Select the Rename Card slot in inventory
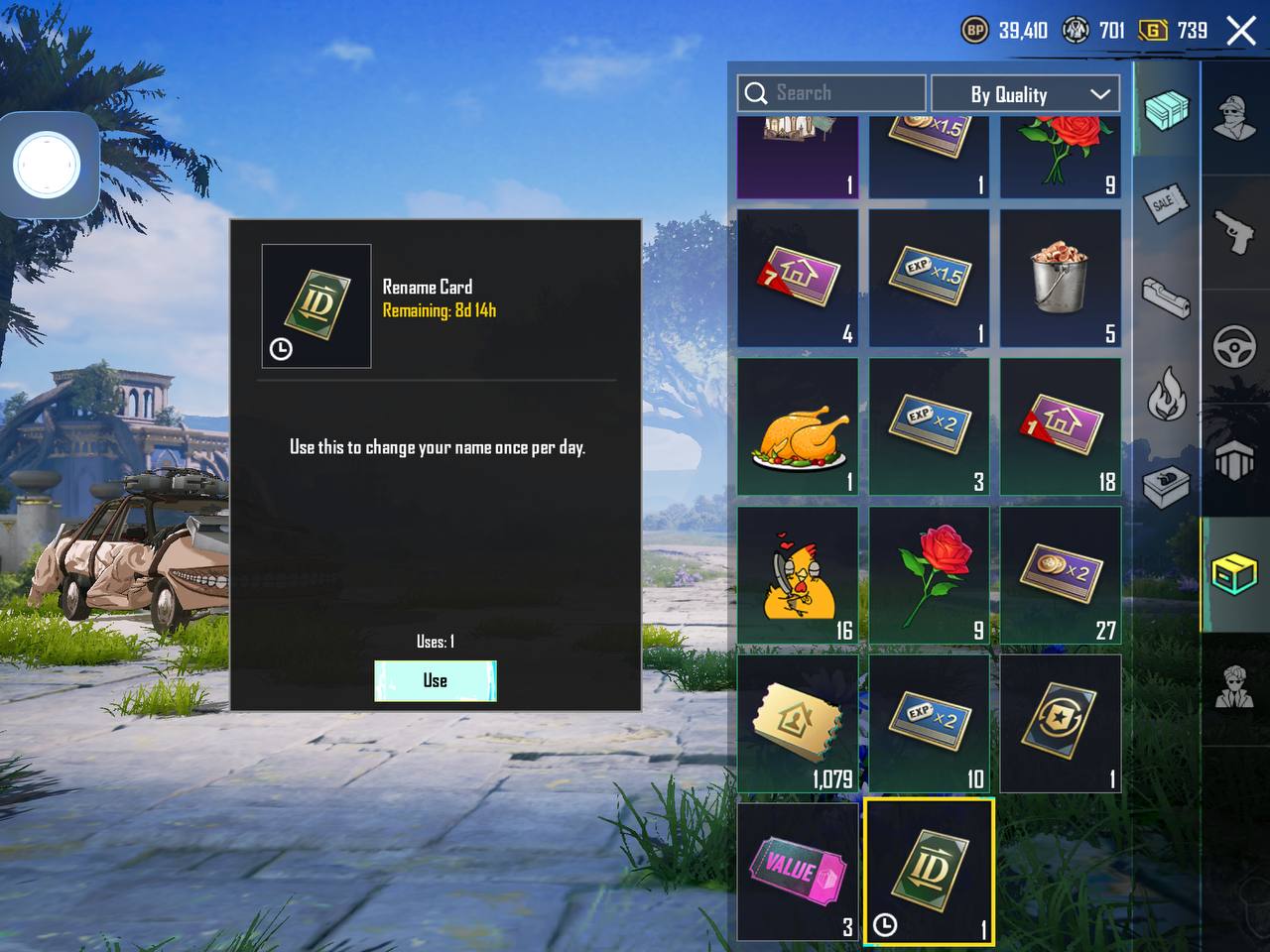The height and width of the screenshot is (952, 1270). tap(929, 871)
